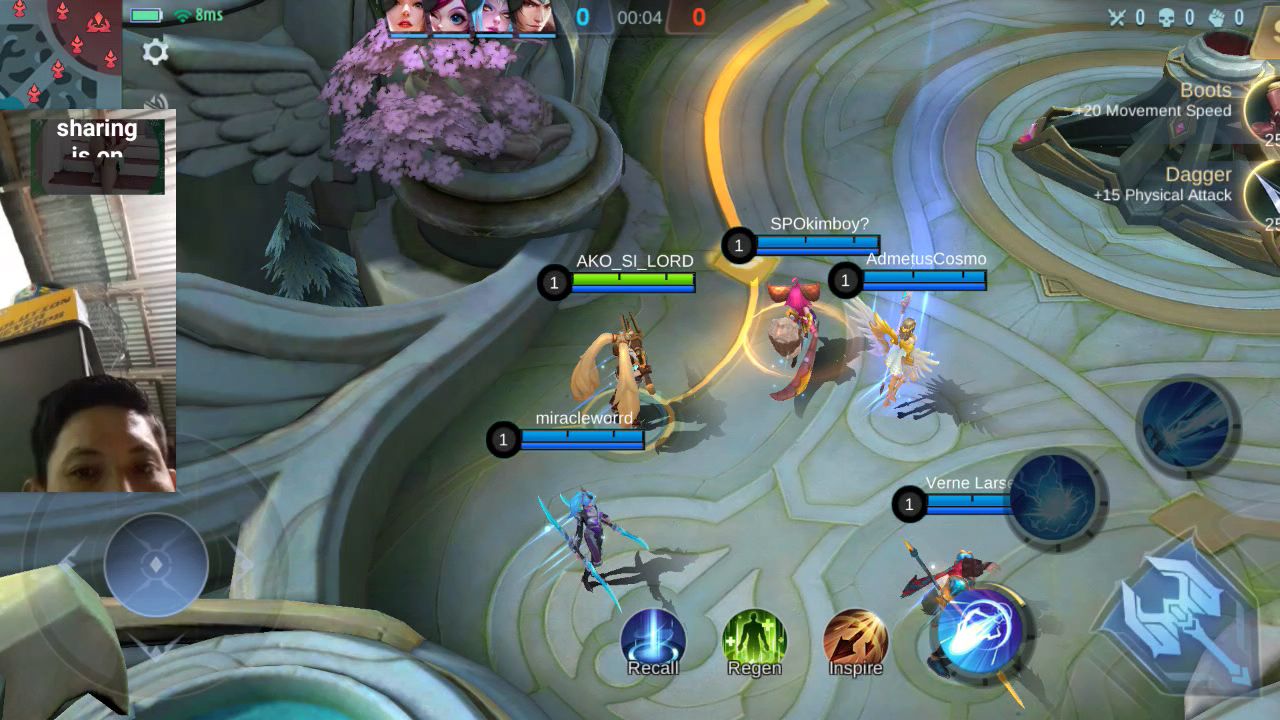The image size is (1280, 720).
Task: Tap the minimap
Action: coord(60,50)
